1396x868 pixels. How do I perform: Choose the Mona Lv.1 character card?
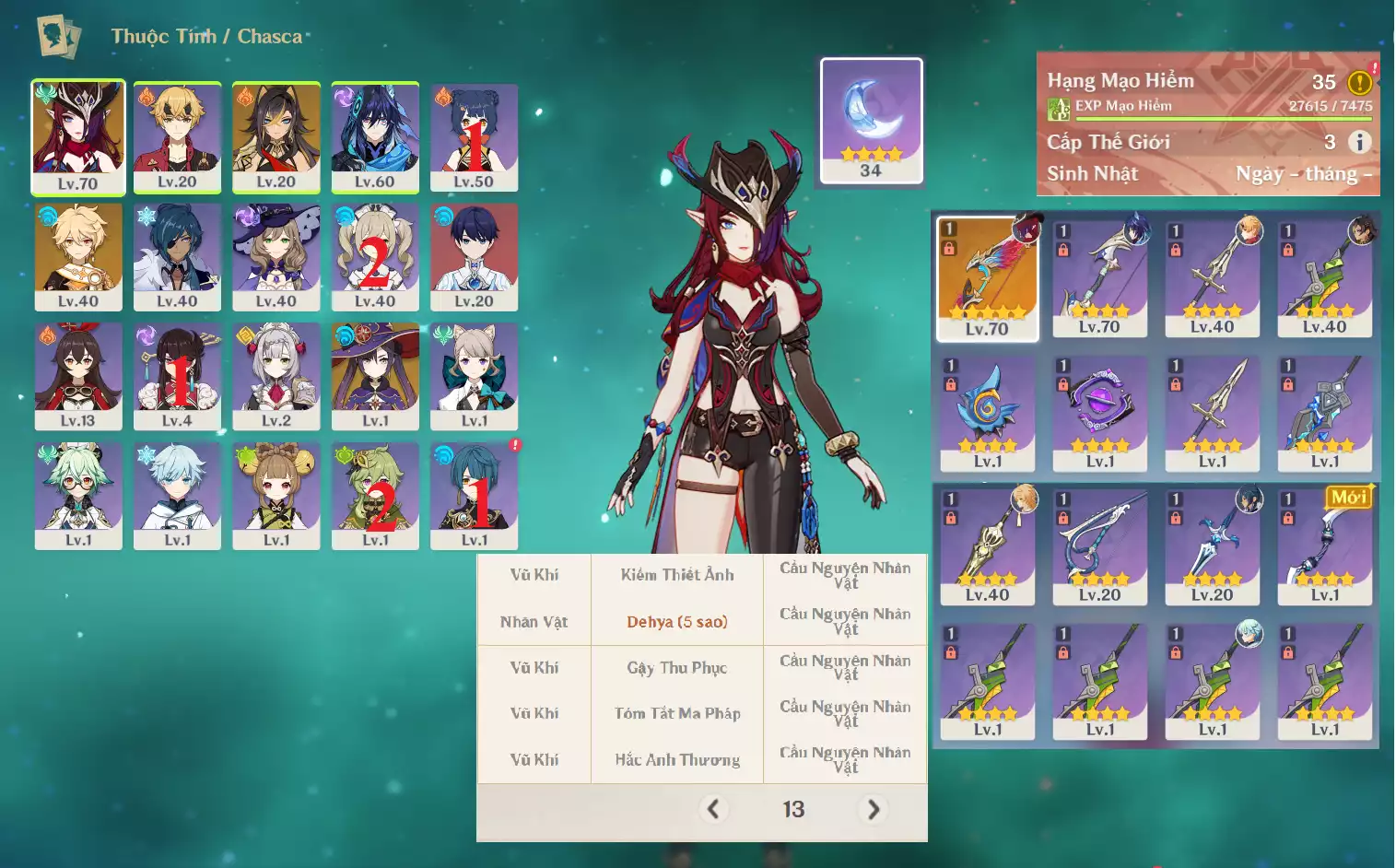coord(375,375)
